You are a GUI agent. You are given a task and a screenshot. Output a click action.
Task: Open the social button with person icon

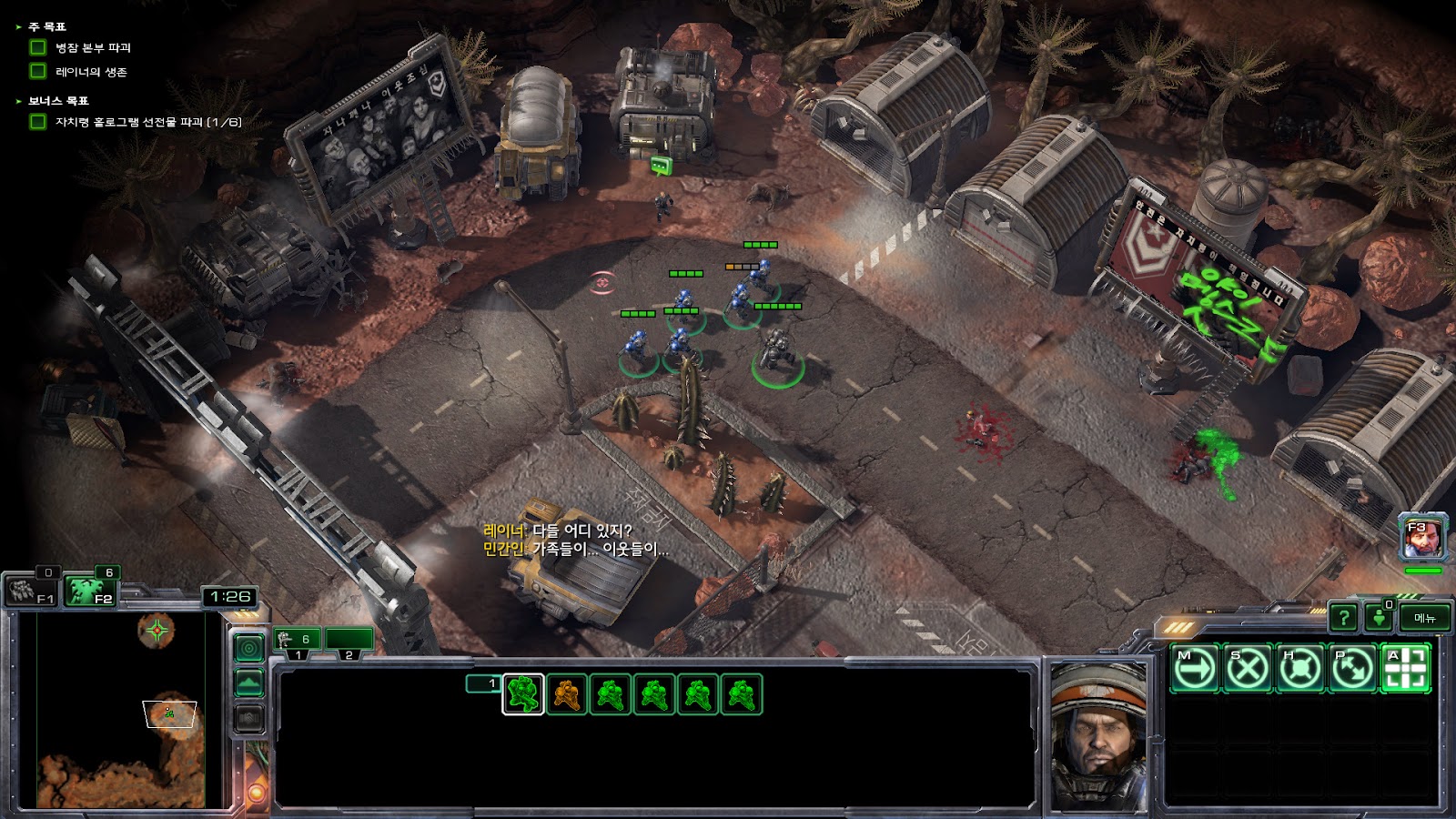[x=1380, y=618]
